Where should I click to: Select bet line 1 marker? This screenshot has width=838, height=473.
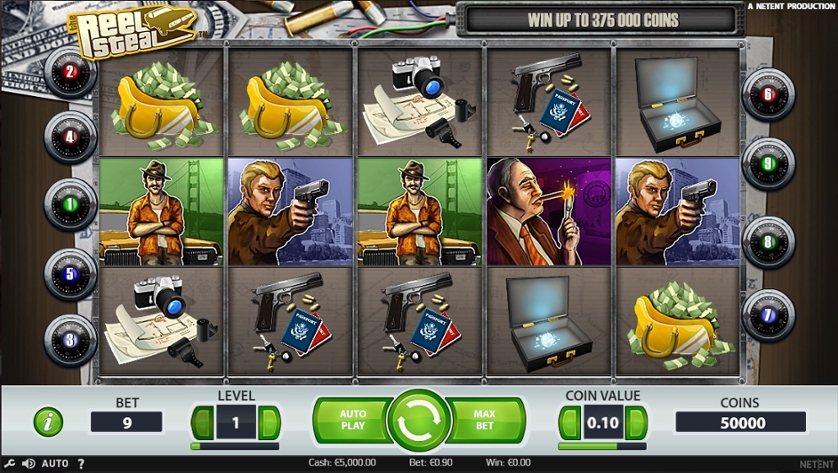(70, 203)
